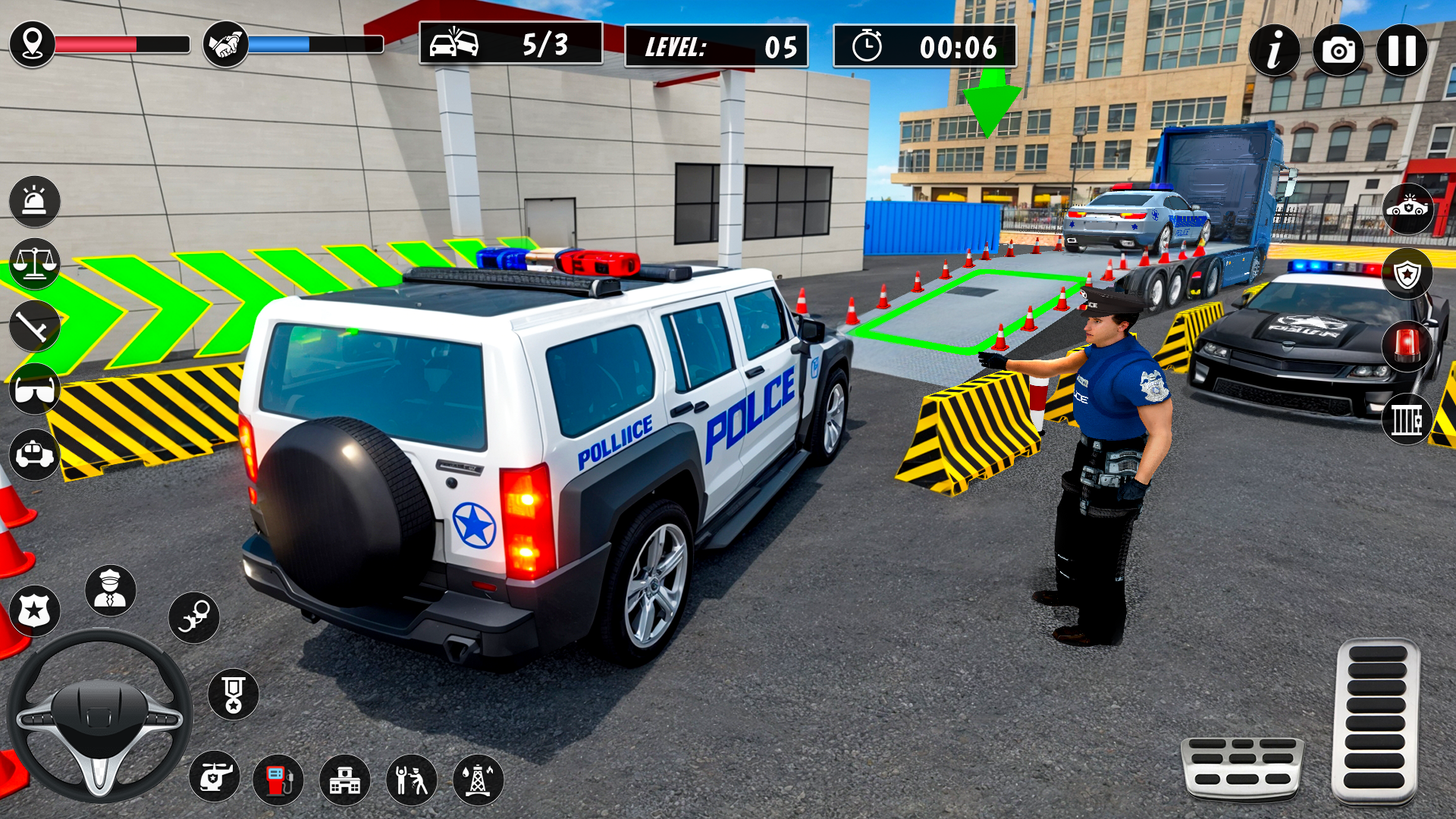Screen dimensions: 1456x819
Task: Open the info screen
Action: pyautogui.click(x=1273, y=49)
